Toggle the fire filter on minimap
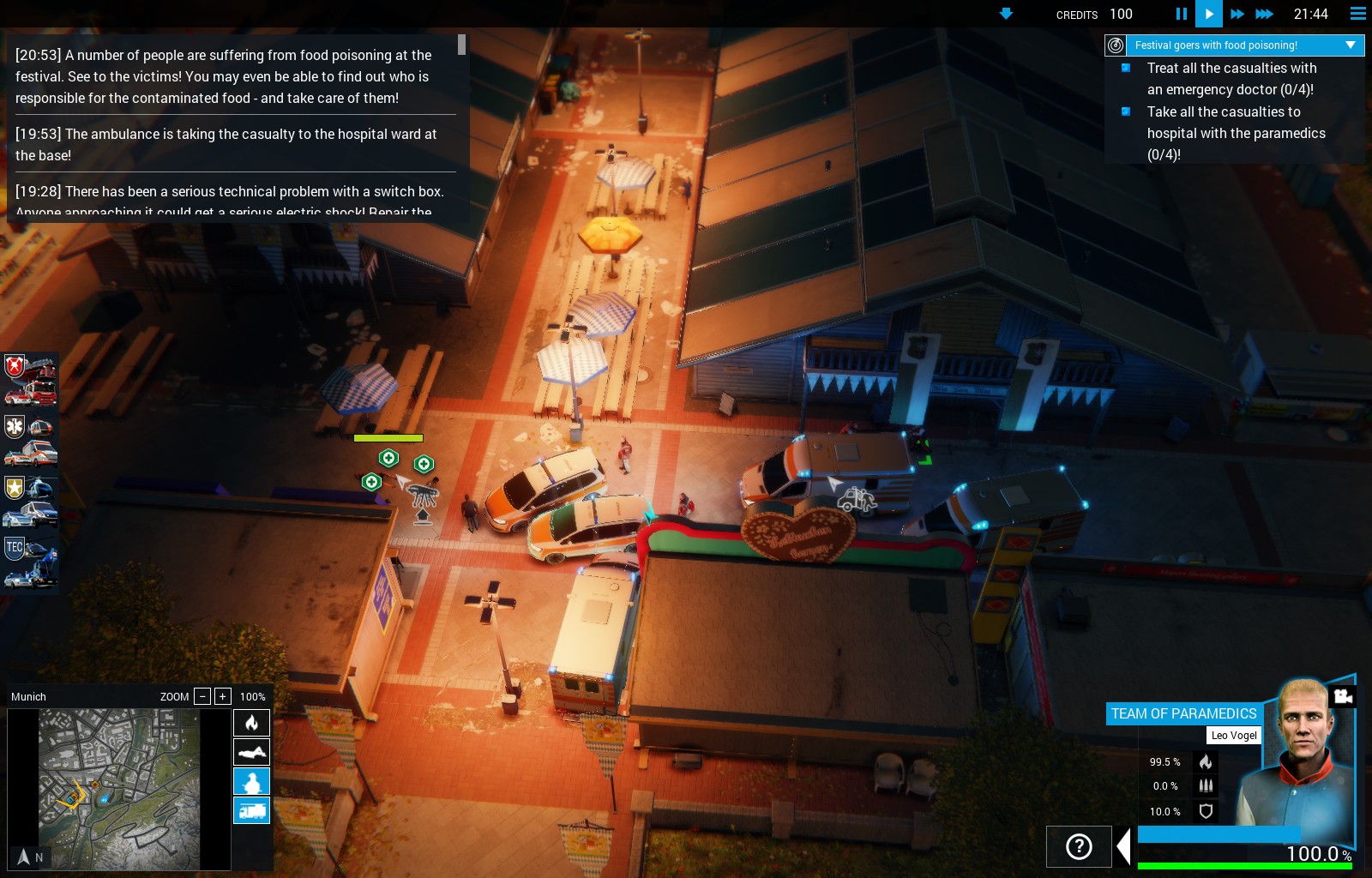 pos(251,723)
